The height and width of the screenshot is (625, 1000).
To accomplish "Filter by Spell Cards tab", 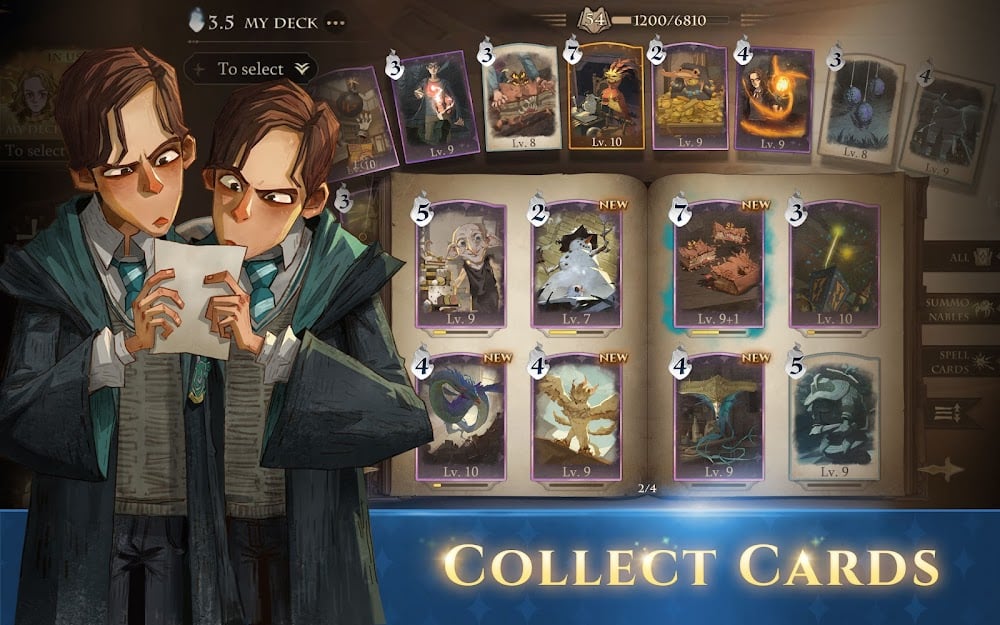I will point(962,362).
